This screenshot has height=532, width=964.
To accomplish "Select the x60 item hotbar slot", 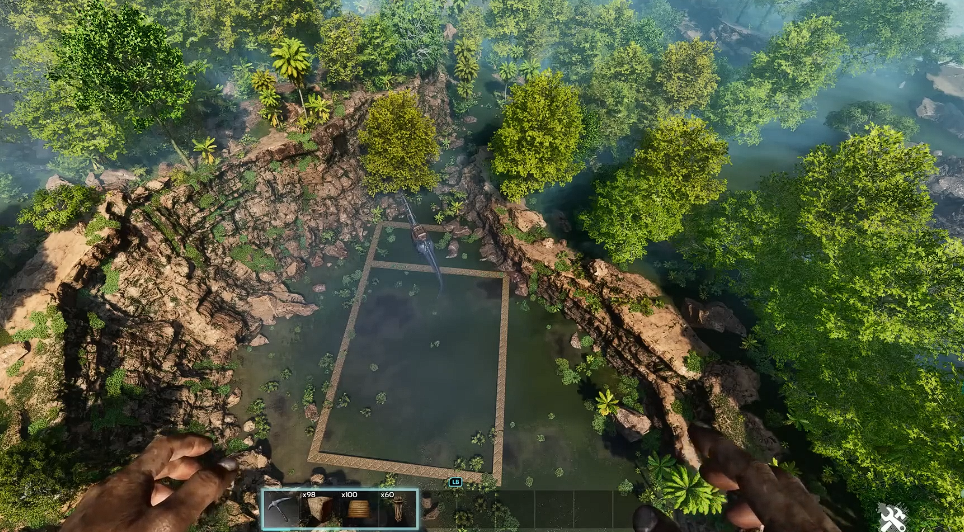I will coord(397,509).
